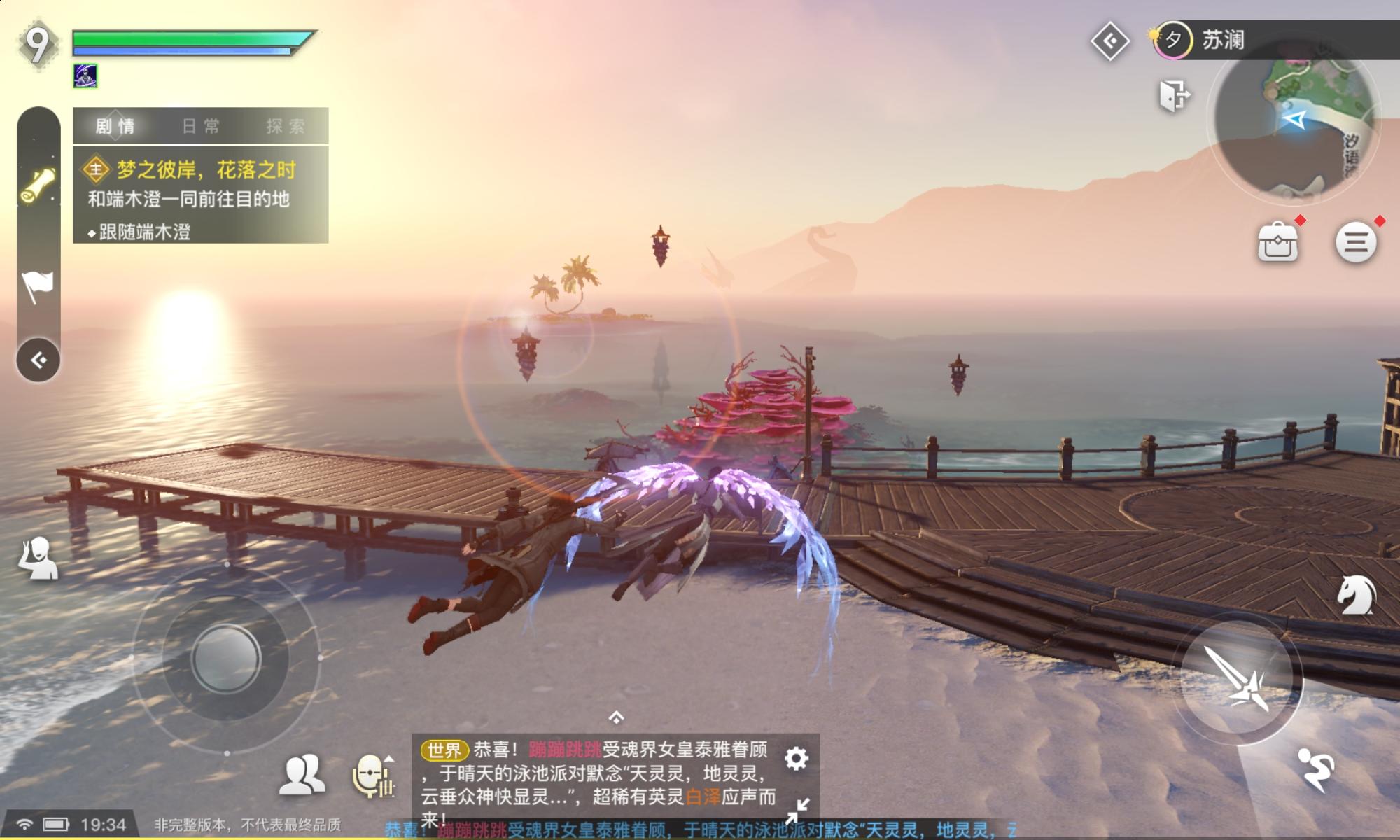
Task: Open the backpack inventory
Action: (x=1277, y=242)
